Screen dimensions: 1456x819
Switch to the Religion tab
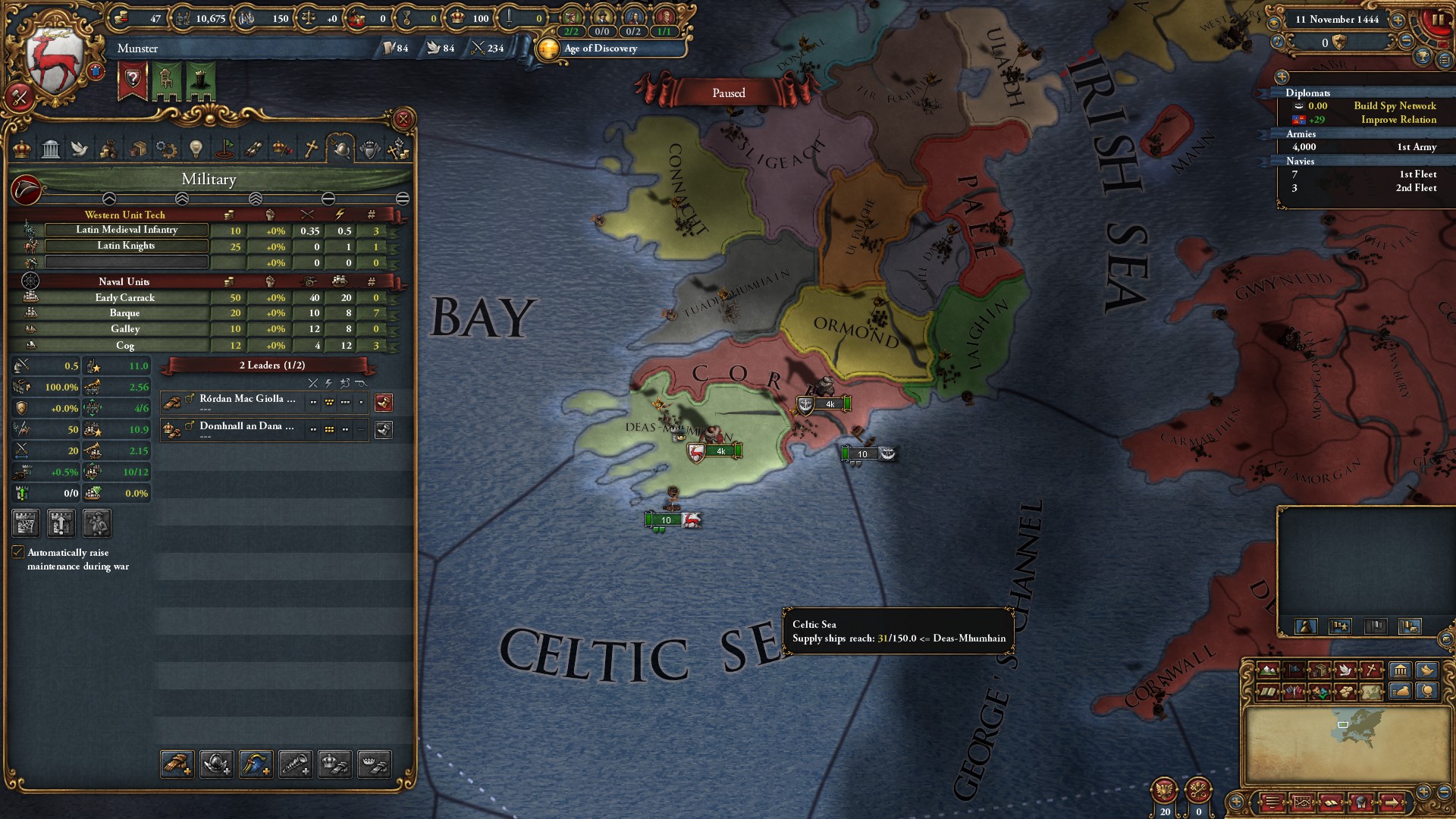point(310,149)
